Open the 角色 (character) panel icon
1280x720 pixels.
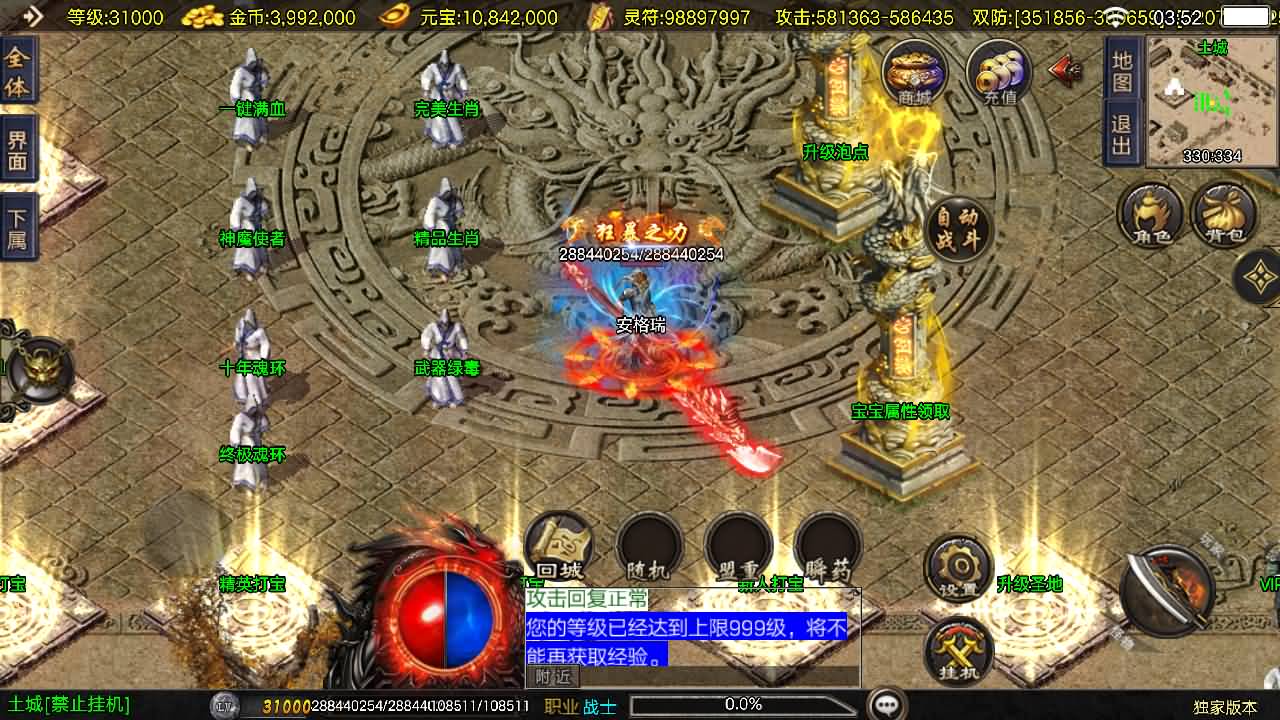[1152, 216]
